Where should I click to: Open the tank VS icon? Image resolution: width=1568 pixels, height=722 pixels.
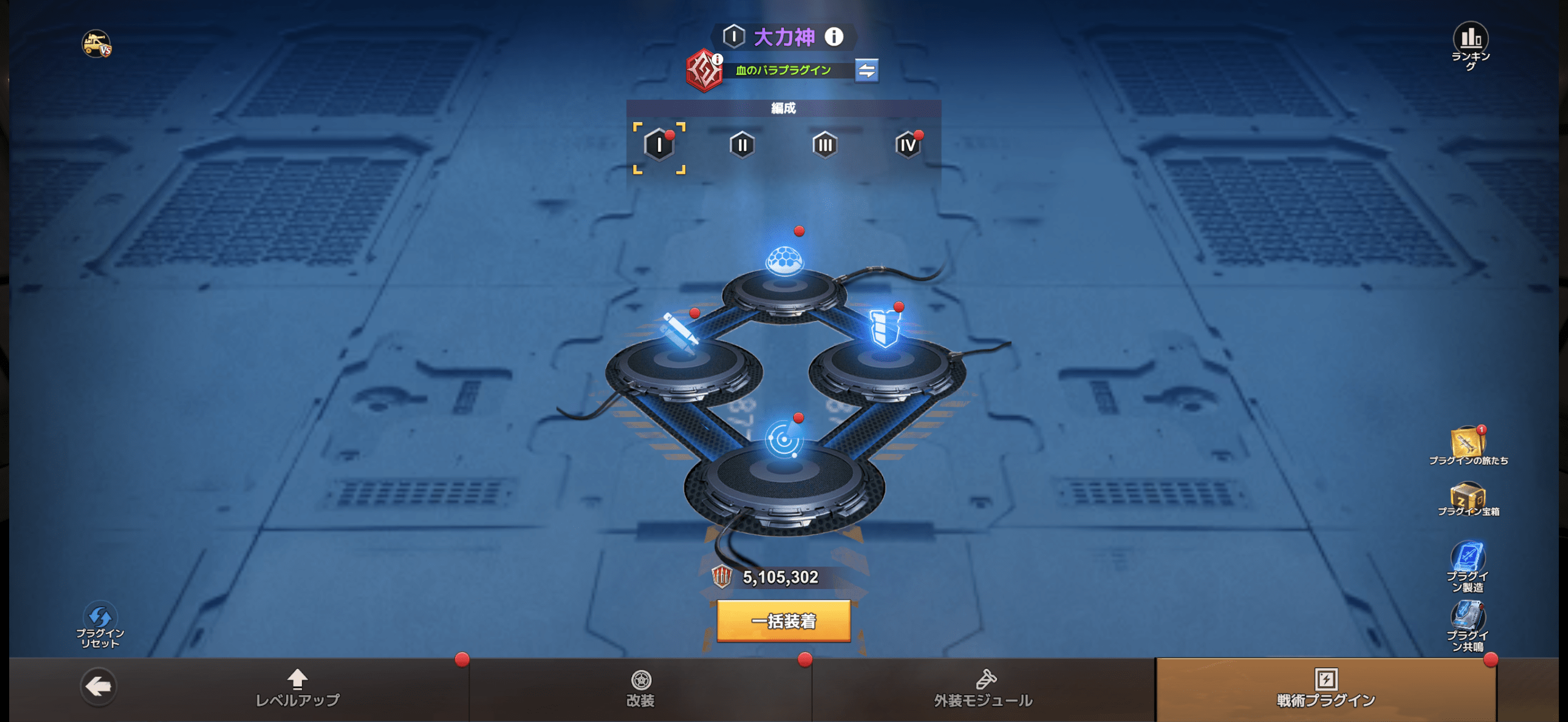tap(97, 44)
